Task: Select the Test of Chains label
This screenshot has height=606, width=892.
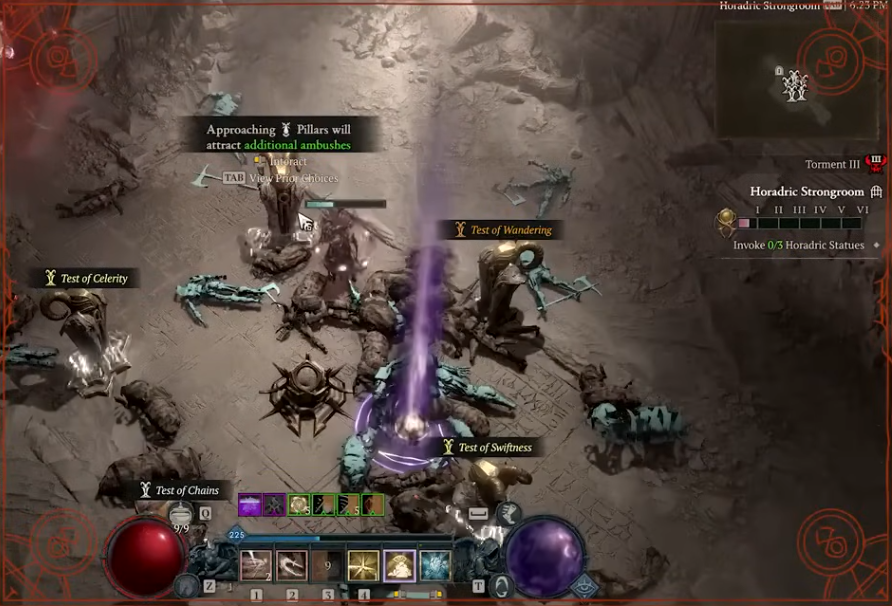Action: [179, 490]
